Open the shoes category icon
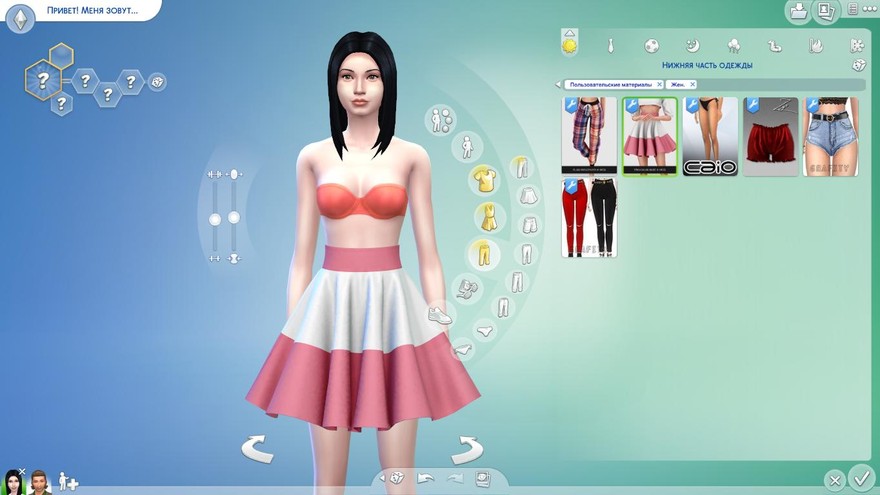The image size is (880, 495). [x=440, y=314]
